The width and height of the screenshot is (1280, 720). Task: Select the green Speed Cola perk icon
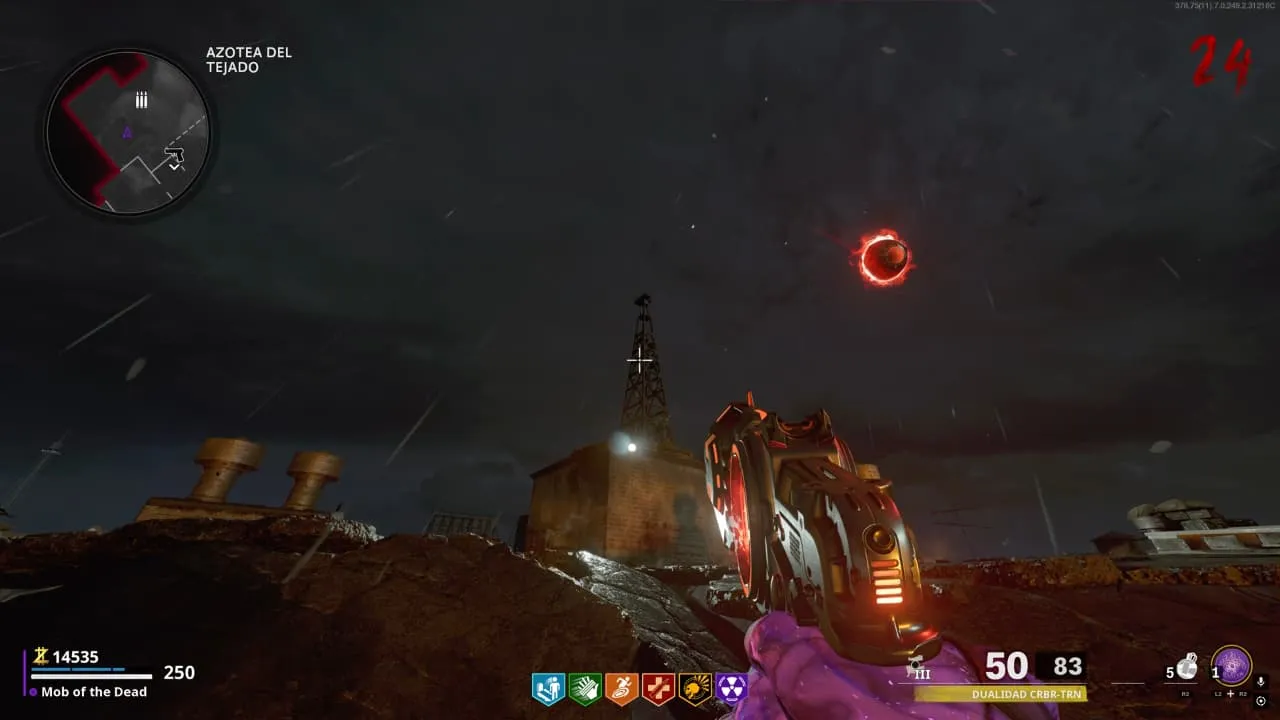click(x=584, y=688)
